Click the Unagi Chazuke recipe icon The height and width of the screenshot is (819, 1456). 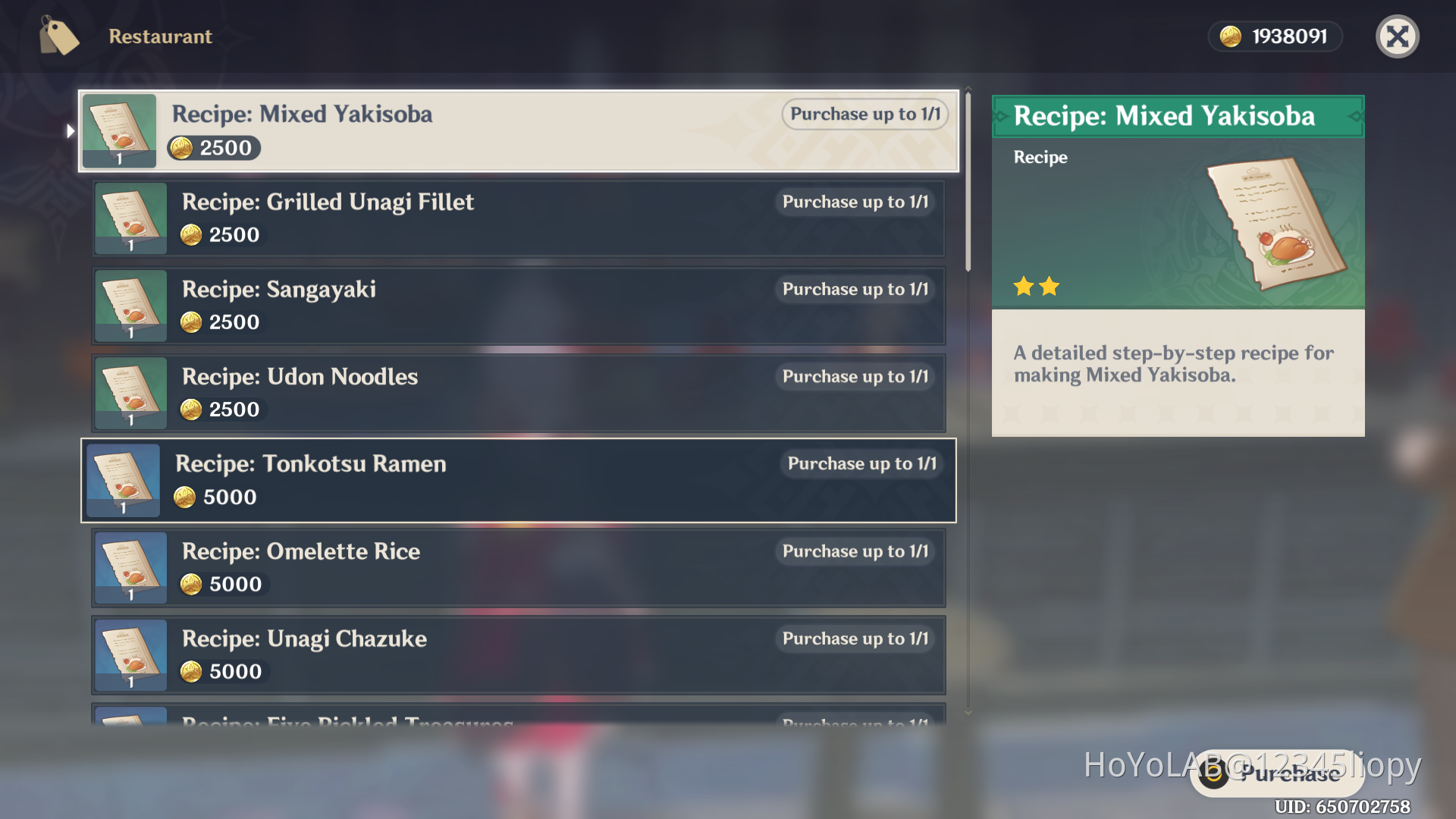tap(130, 654)
